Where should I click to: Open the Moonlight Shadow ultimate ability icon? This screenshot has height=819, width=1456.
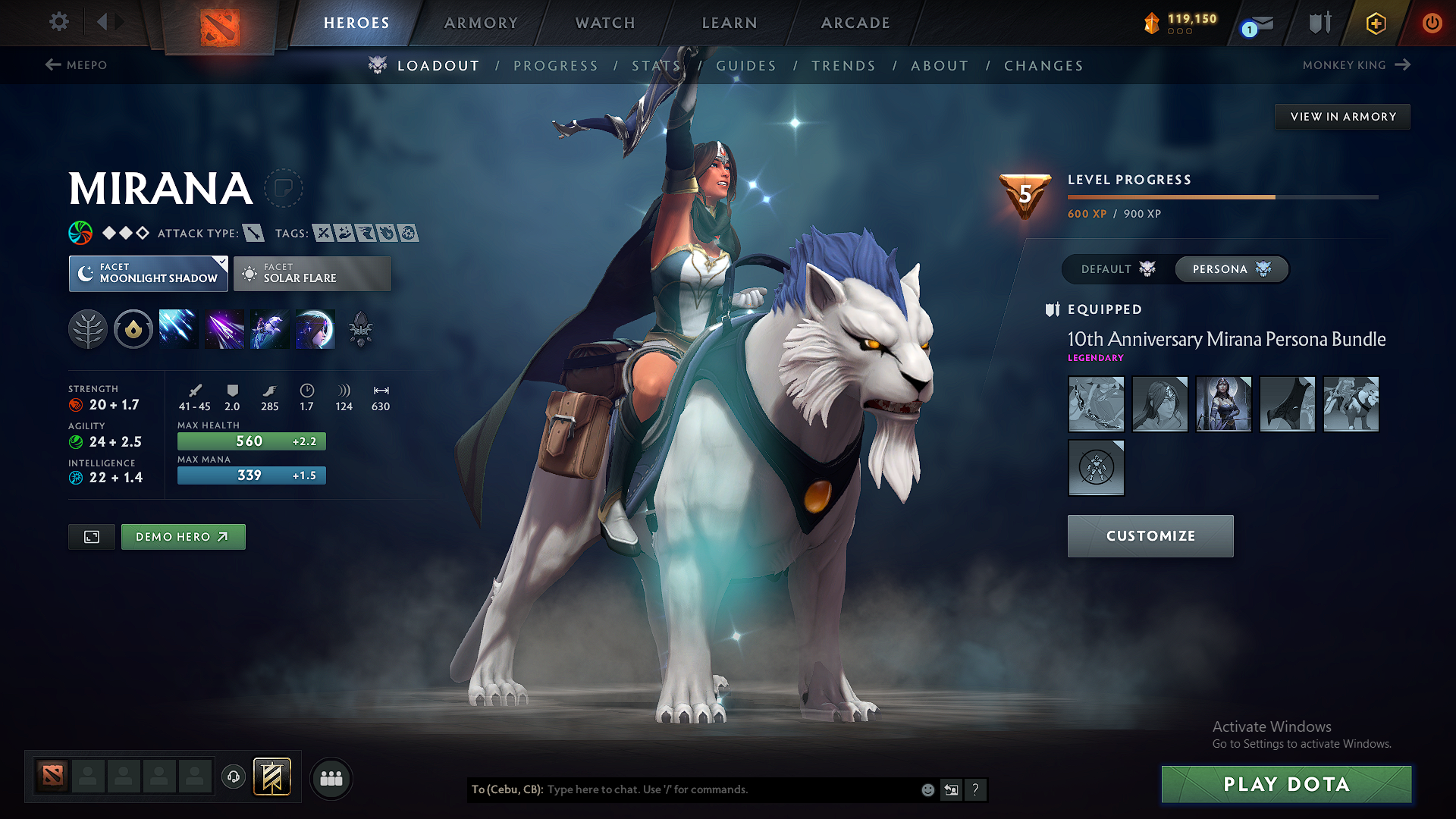(315, 328)
